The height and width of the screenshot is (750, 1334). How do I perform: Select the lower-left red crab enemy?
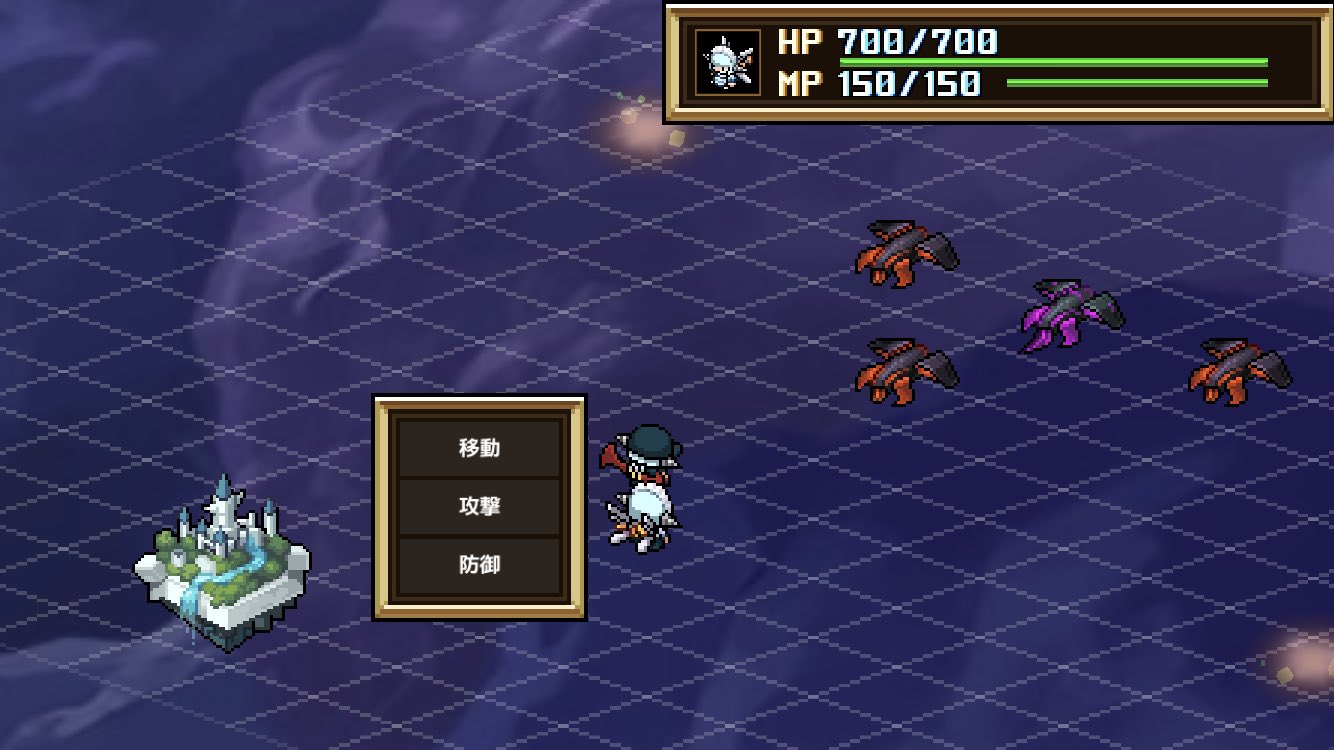(x=905, y=370)
